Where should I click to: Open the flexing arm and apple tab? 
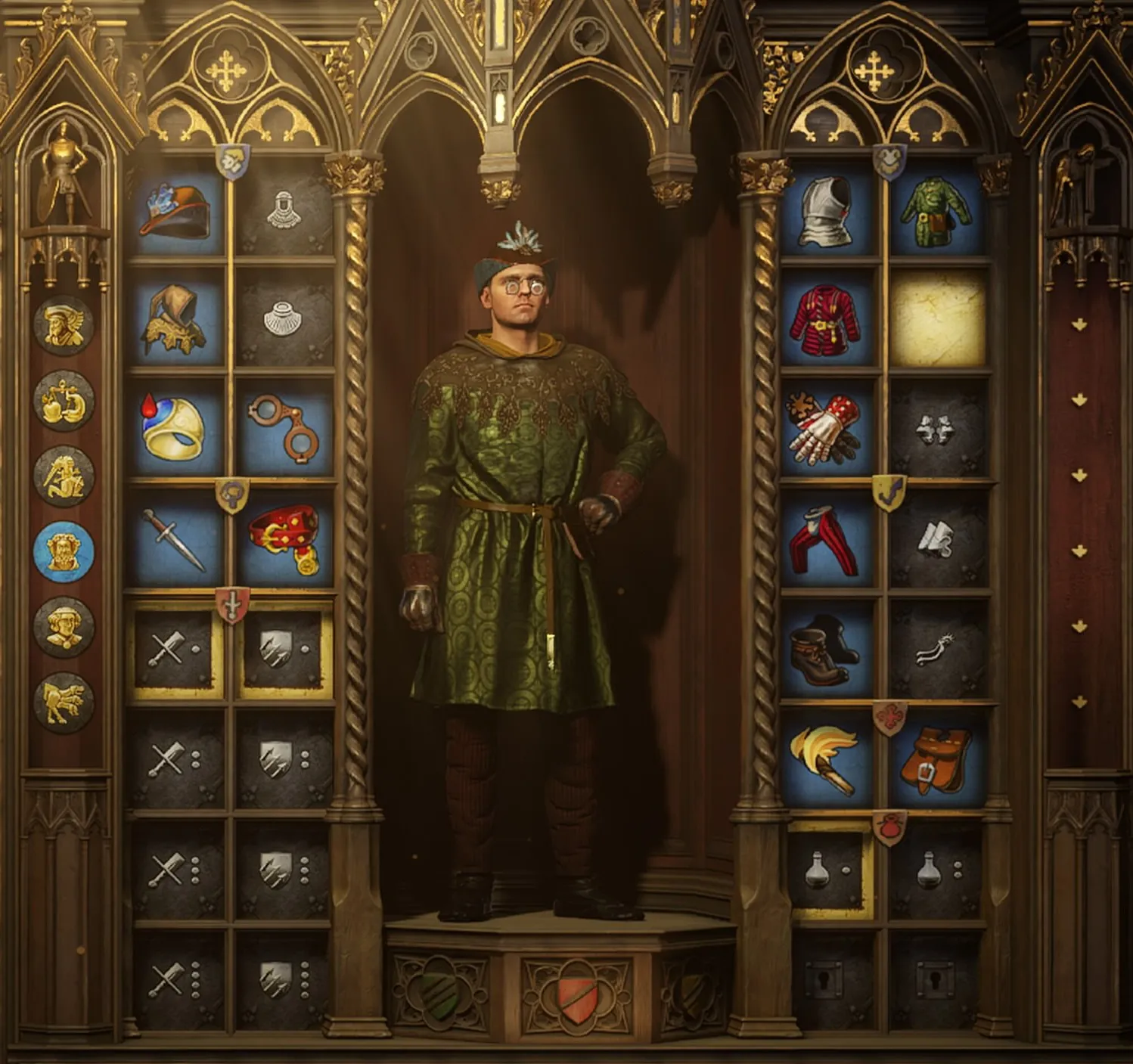(64, 401)
